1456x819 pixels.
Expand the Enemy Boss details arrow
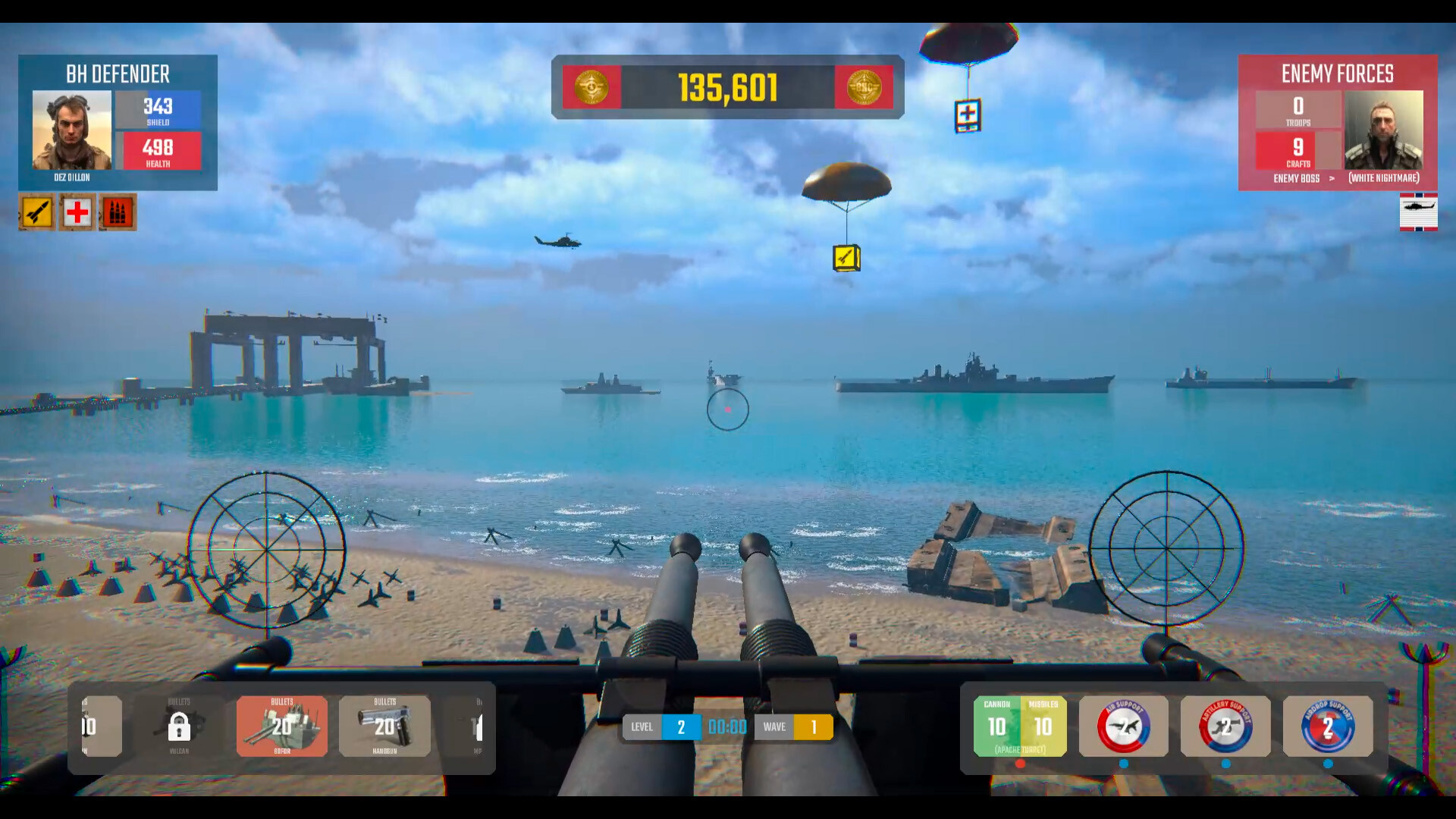[x=1332, y=179]
